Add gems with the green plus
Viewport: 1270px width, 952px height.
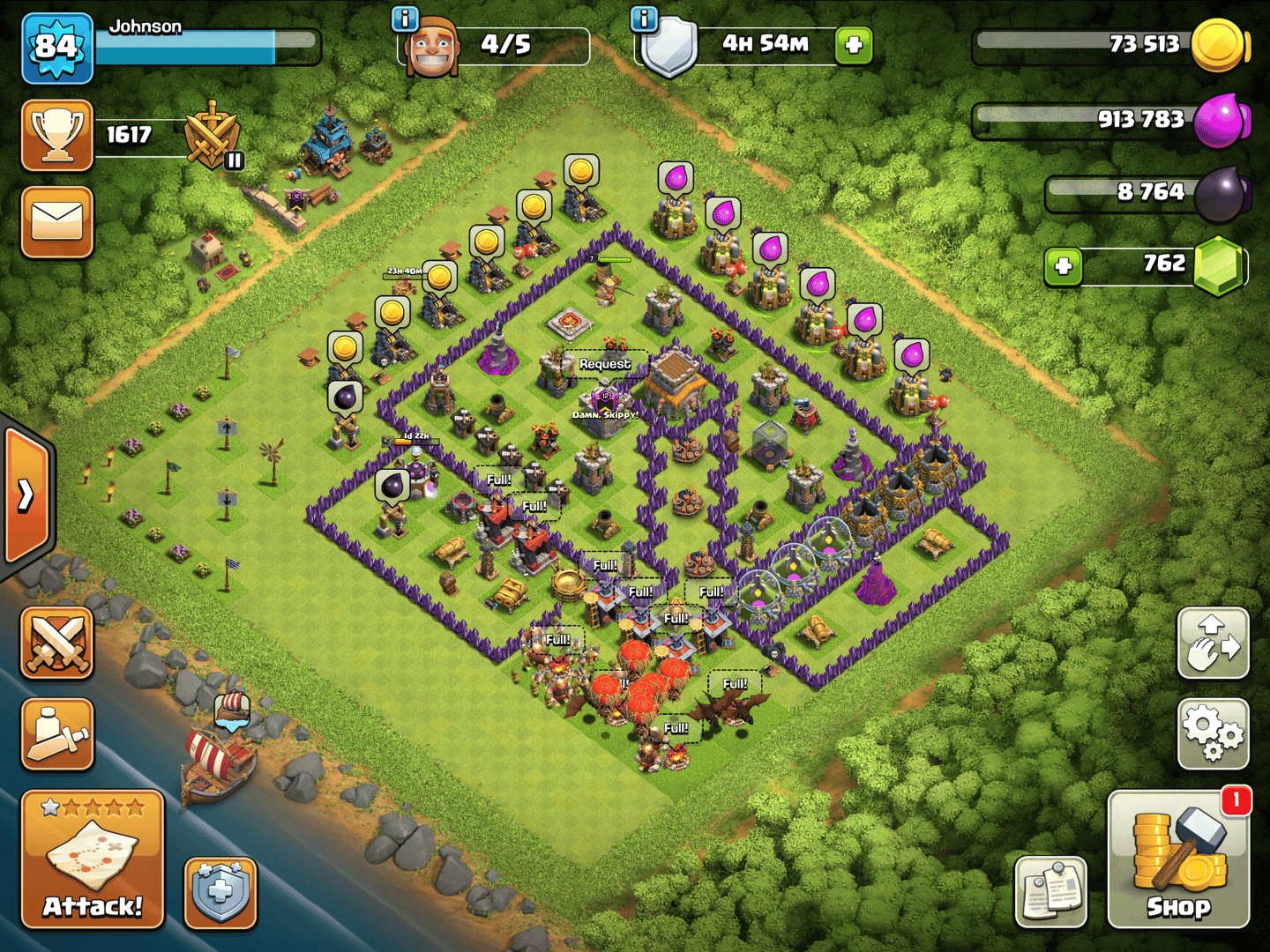1064,265
